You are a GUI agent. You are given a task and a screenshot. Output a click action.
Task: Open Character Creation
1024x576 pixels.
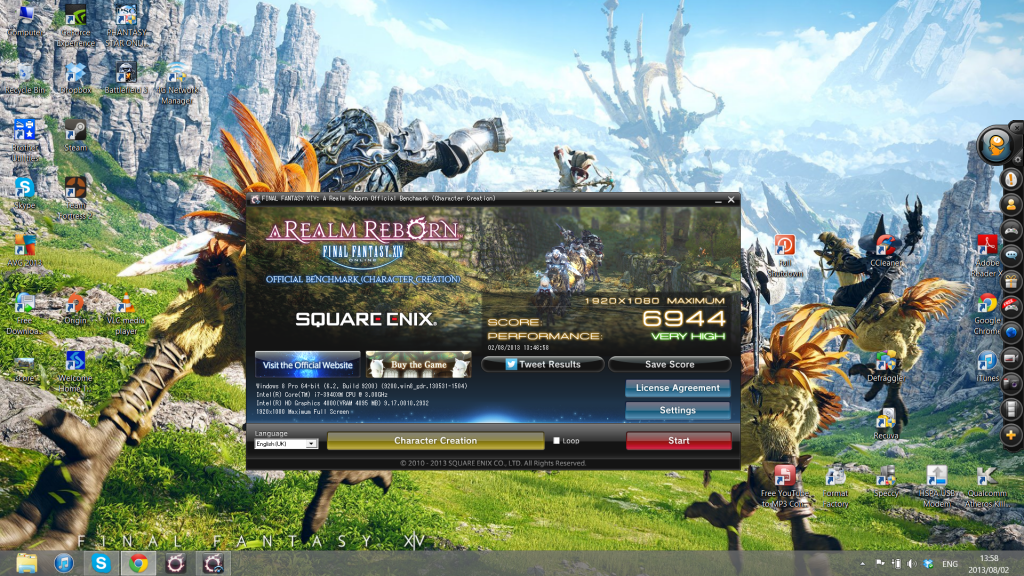click(435, 440)
